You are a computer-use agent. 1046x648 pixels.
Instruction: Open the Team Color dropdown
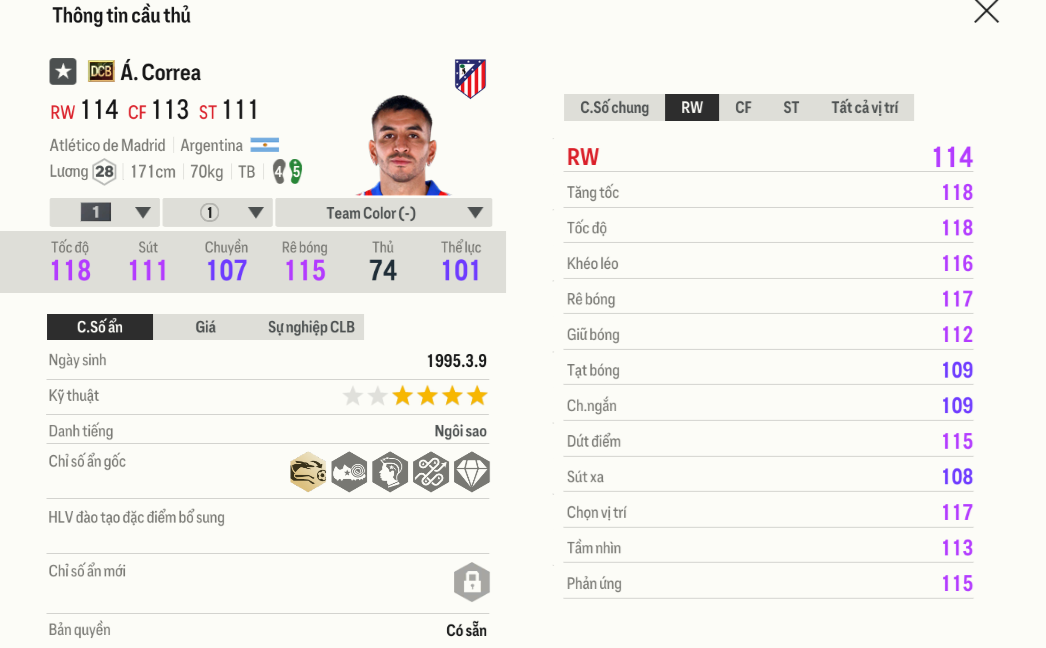[x=384, y=213]
